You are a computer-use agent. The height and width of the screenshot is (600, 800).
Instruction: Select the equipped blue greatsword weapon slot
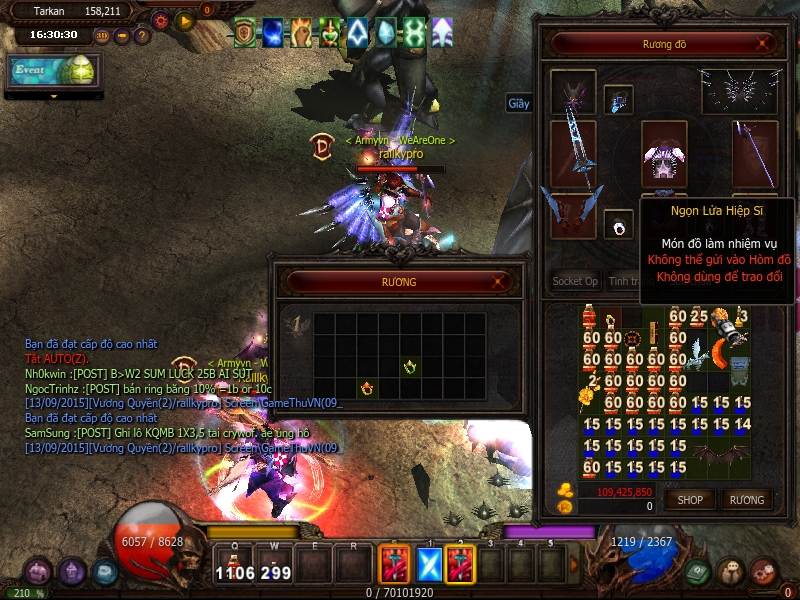(573, 148)
